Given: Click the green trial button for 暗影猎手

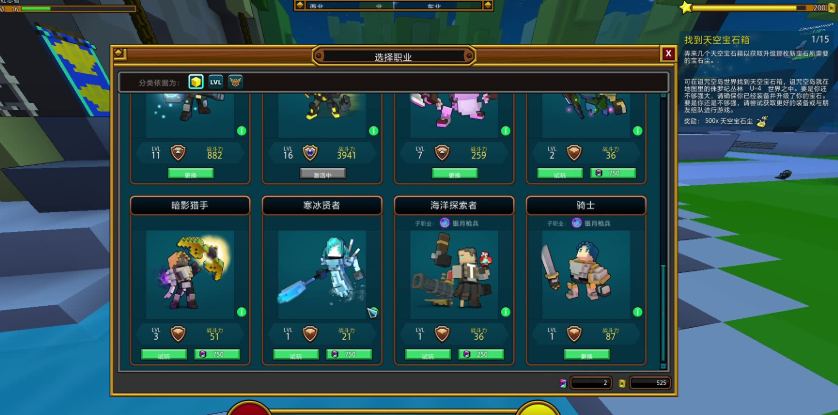Looking at the screenshot, I should [x=165, y=354].
